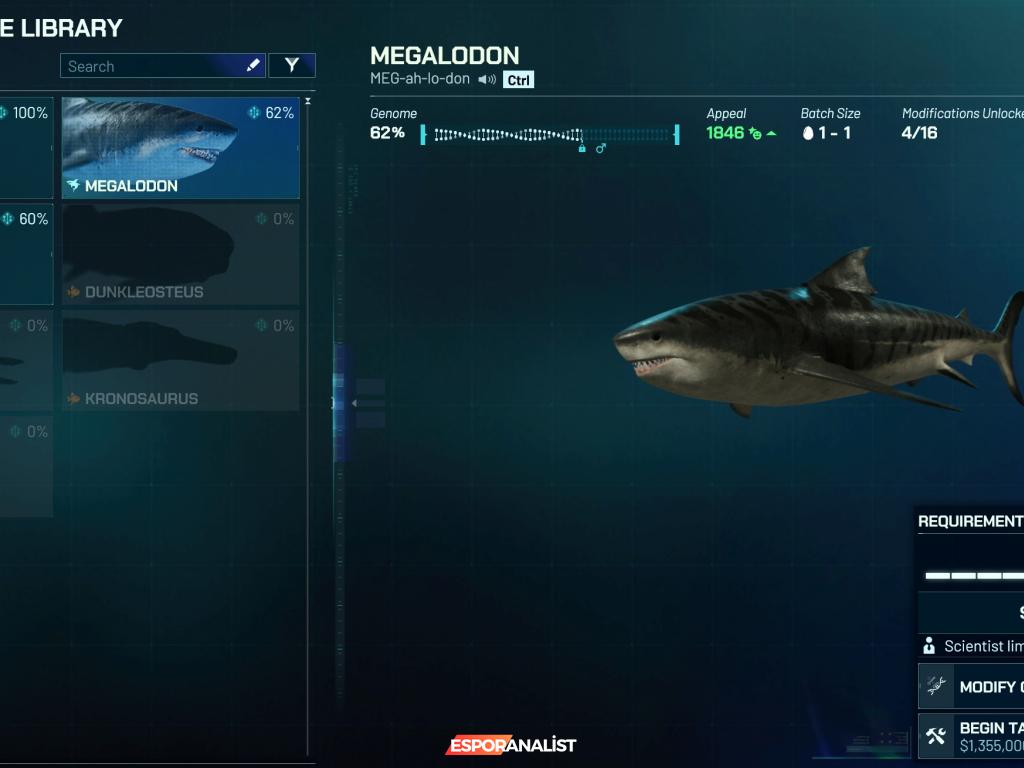Open the species filter funnel button
The image size is (1024, 768).
click(292, 66)
